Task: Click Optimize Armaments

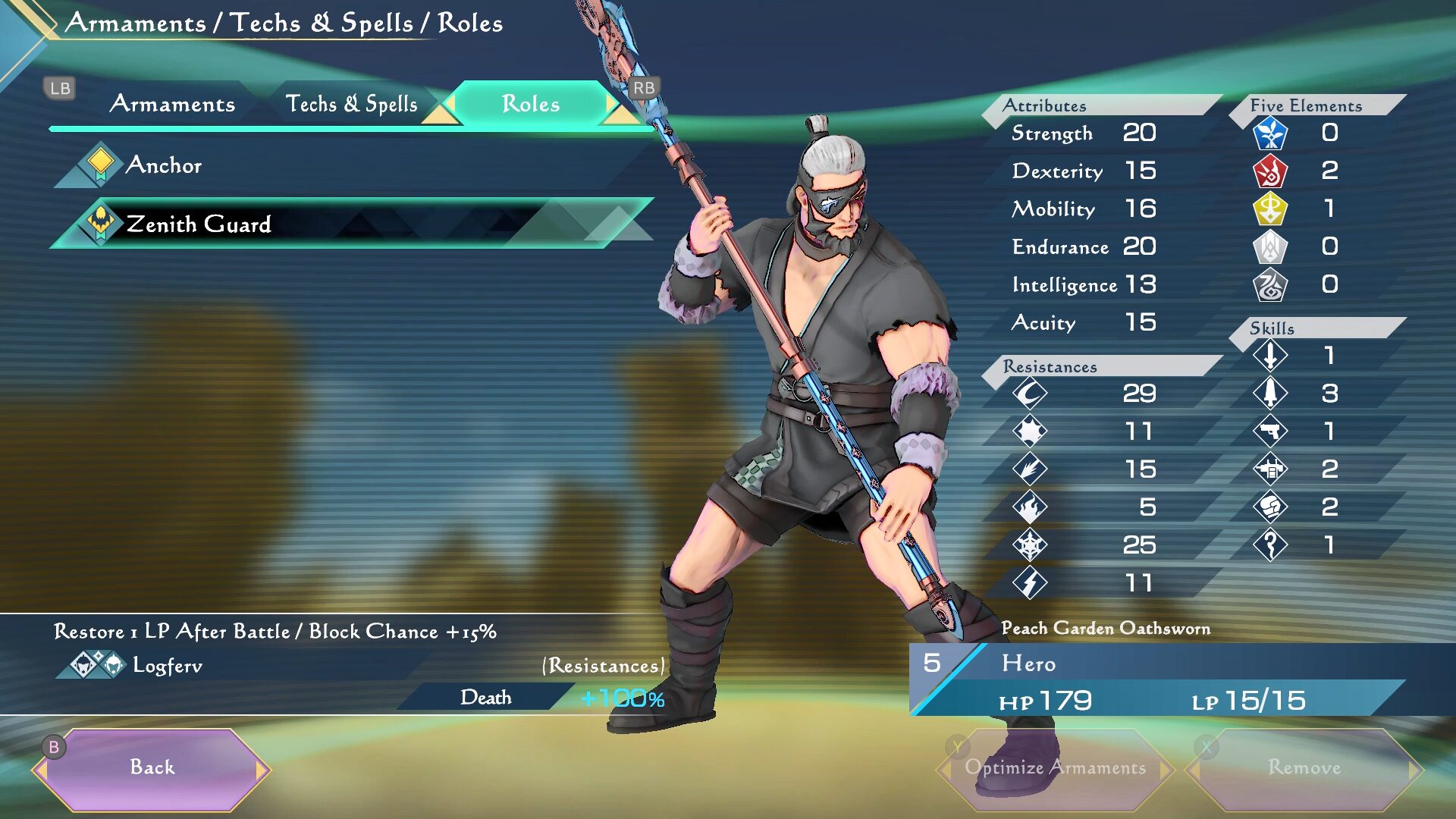Action: (1055, 767)
